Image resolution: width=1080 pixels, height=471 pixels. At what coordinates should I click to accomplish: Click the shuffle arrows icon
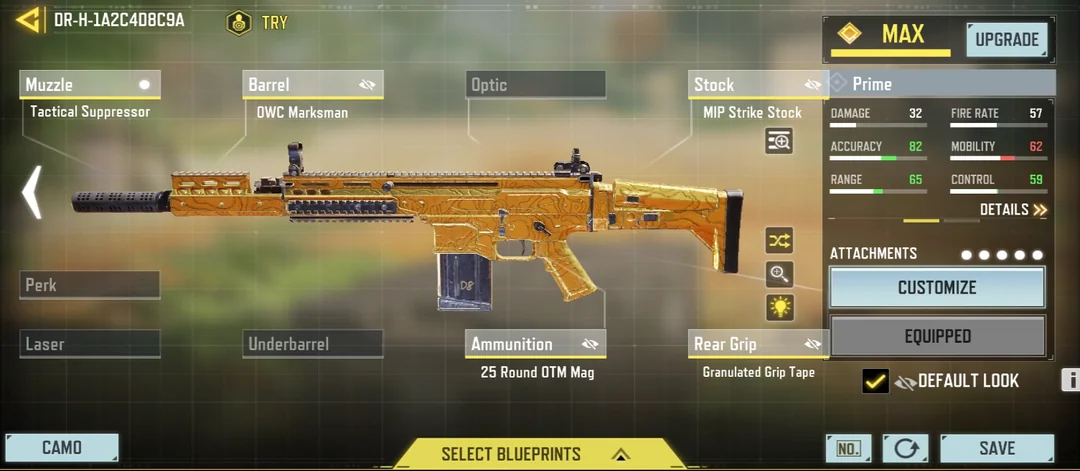pyautogui.click(x=779, y=240)
